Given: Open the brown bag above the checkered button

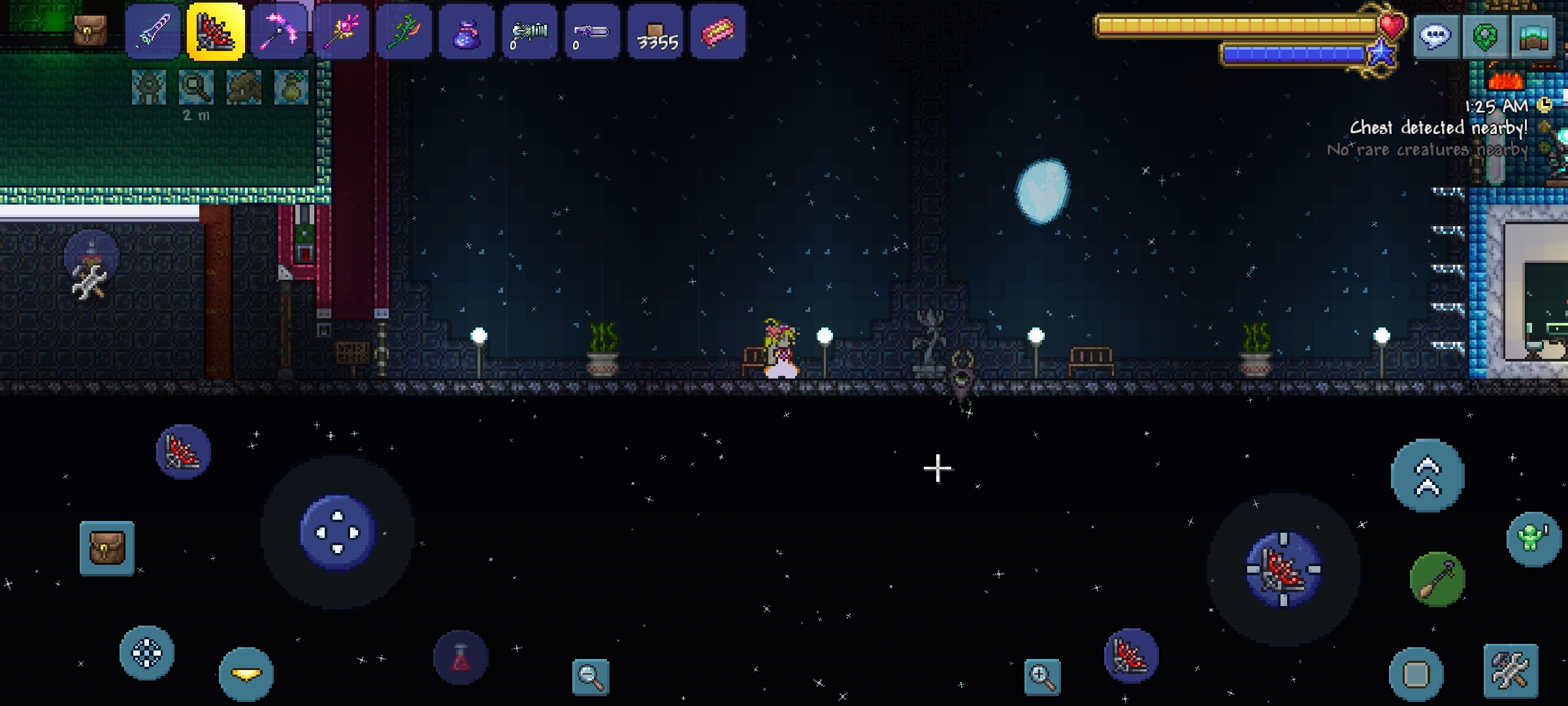Looking at the screenshot, I should pos(107,548).
